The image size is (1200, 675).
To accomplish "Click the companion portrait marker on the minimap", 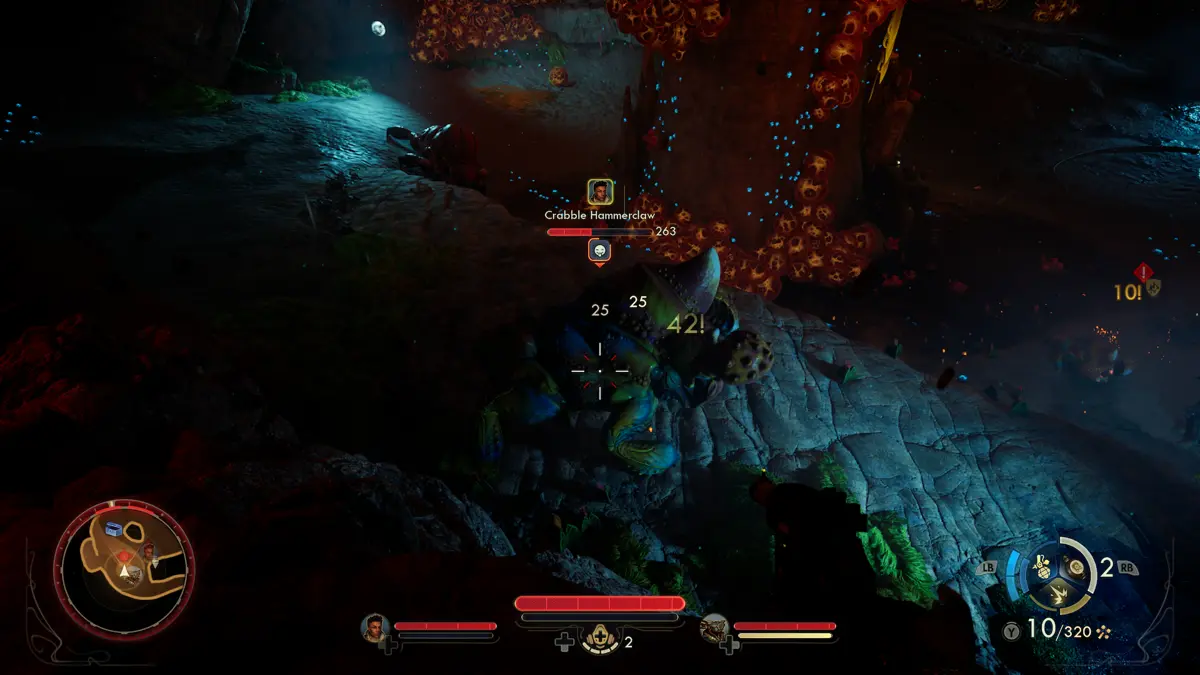I will point(149,551).
